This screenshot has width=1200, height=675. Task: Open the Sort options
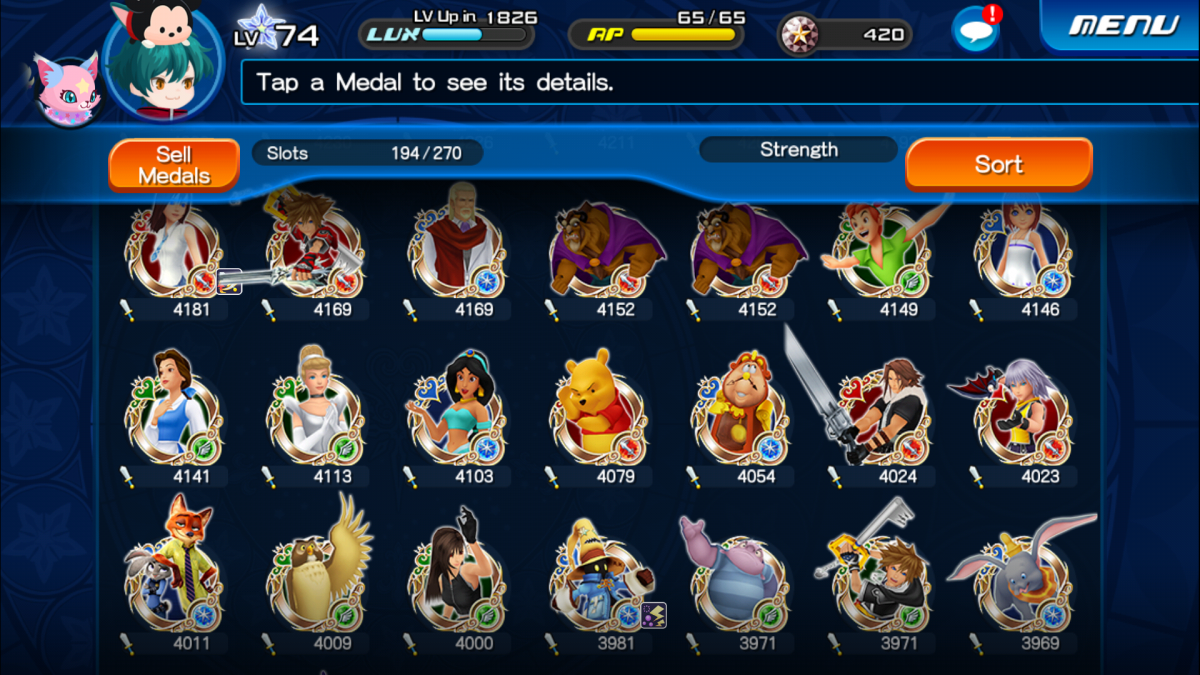(998, 164)
